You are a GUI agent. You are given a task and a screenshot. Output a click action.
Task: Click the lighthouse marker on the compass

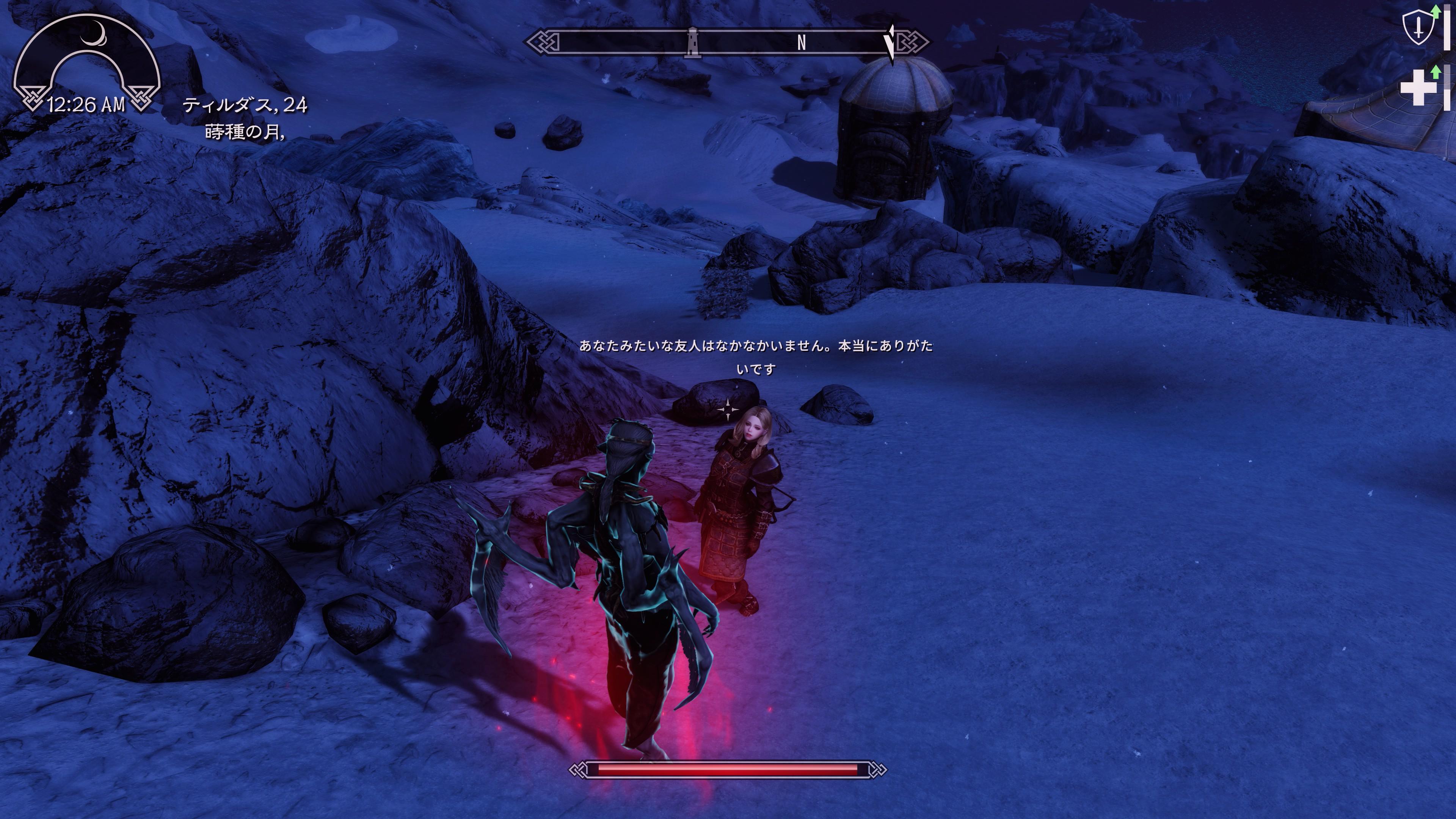(692, 42)
